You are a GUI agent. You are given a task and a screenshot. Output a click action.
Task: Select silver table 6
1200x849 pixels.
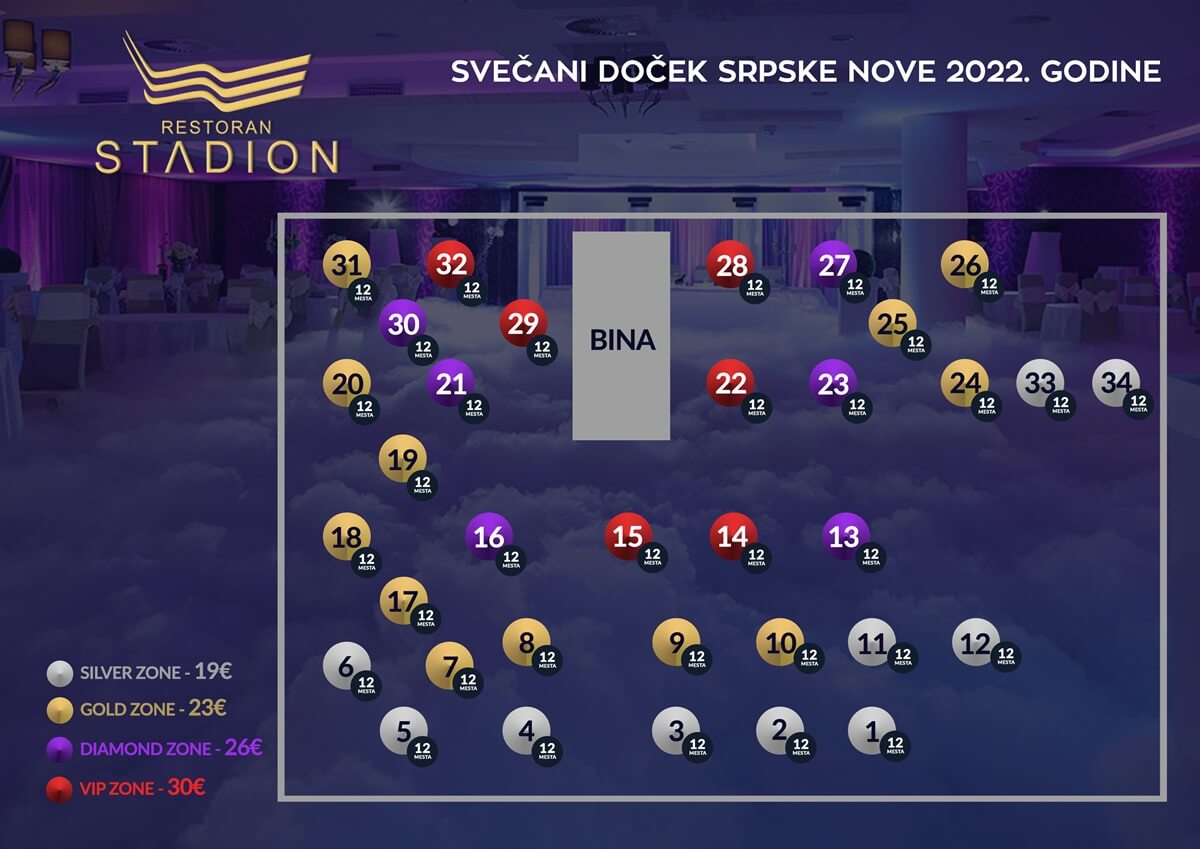coord(347,666)
